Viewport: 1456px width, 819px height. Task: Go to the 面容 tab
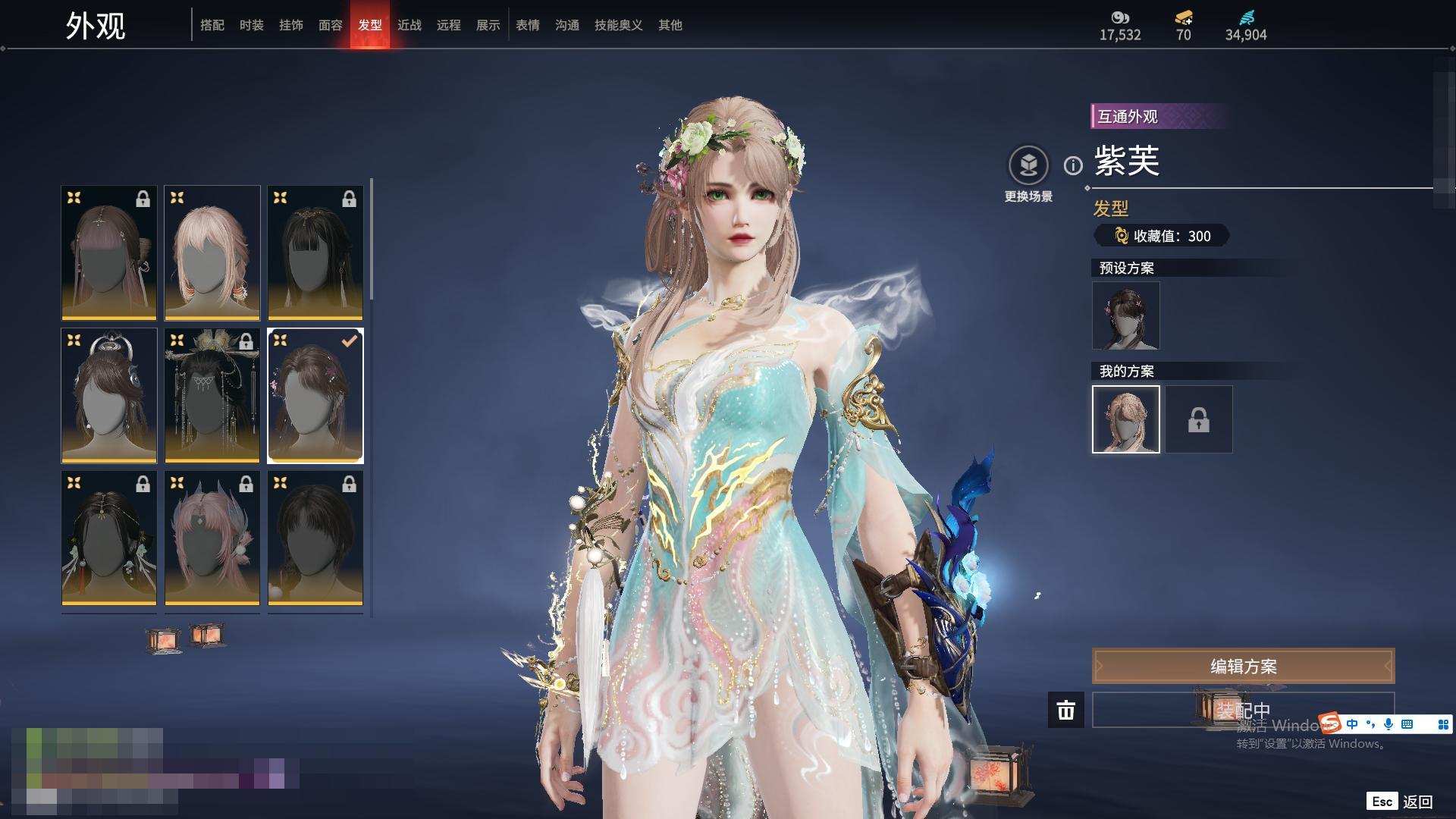coord(331,25)
